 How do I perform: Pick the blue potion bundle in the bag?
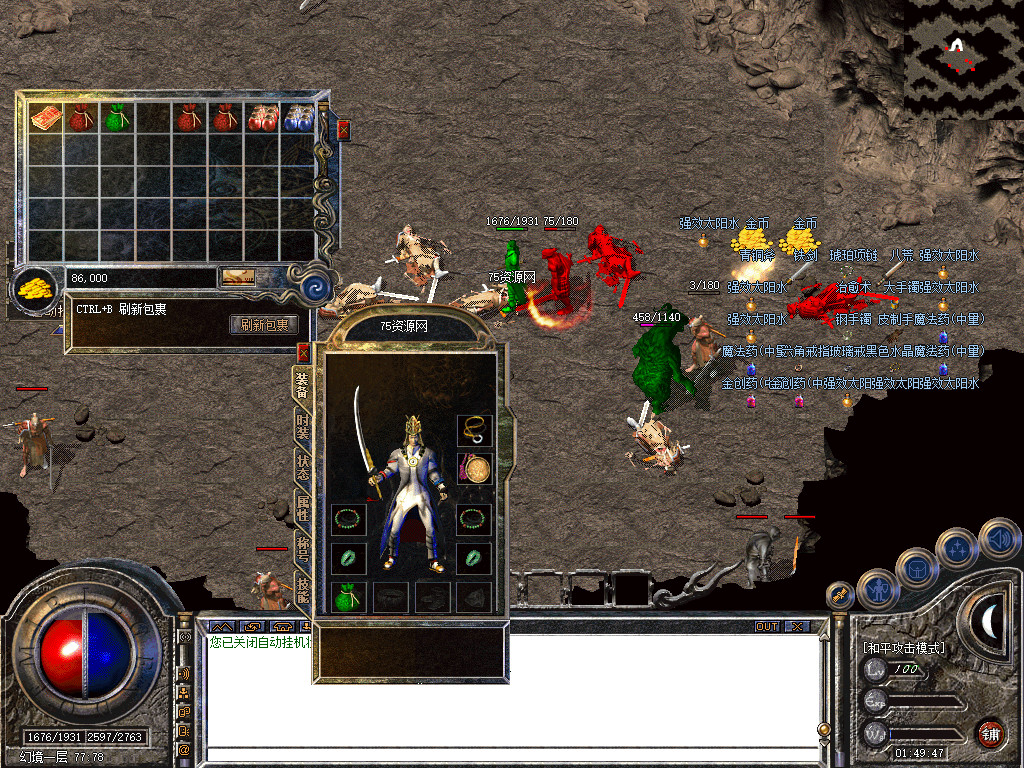tap(298, 118)
